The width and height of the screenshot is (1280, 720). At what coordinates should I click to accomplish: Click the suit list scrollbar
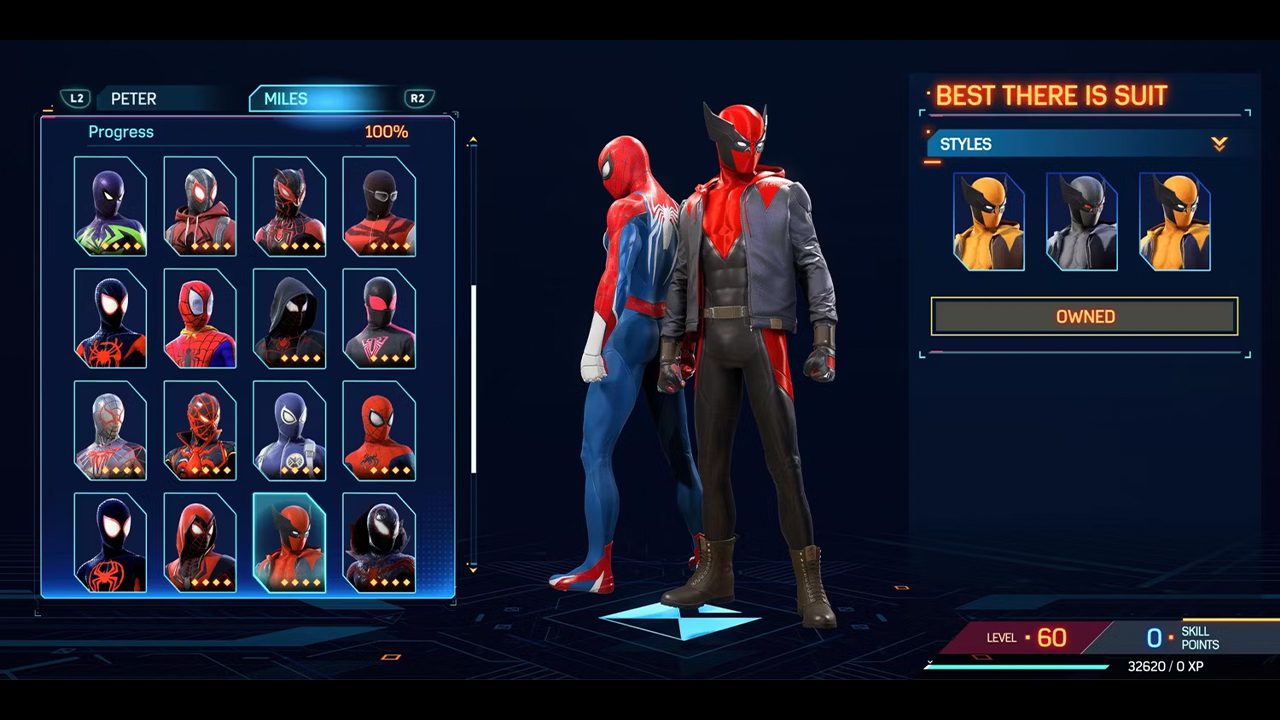pos(473,380)
